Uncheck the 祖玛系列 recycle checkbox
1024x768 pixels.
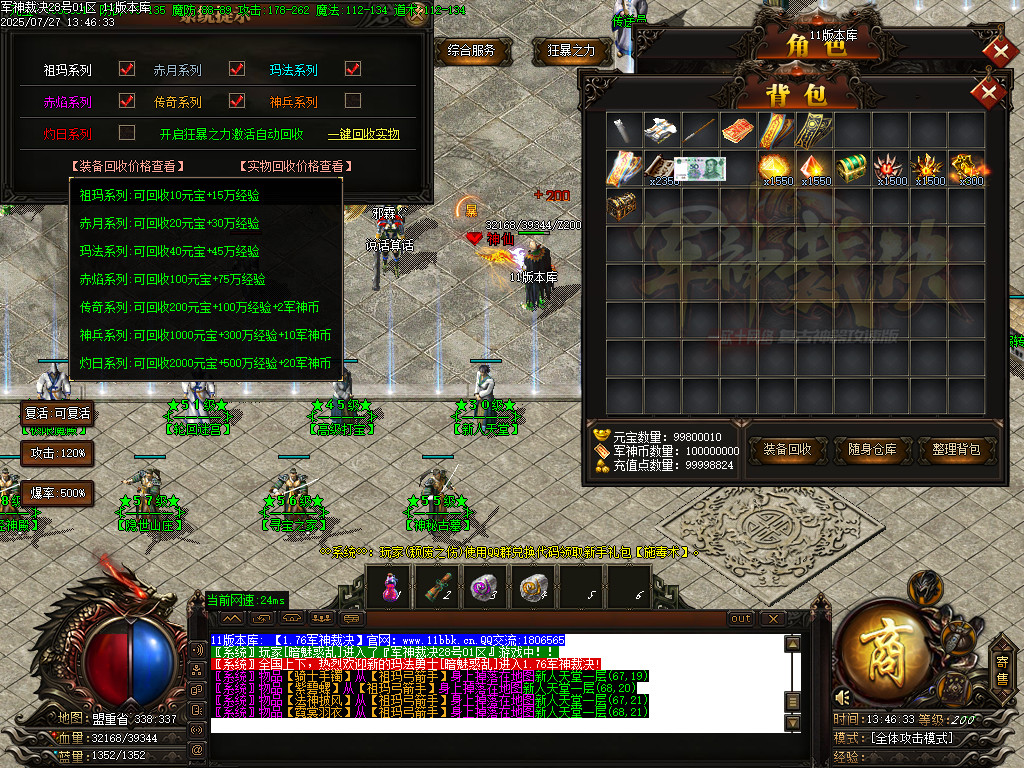[x=127, y=70]
